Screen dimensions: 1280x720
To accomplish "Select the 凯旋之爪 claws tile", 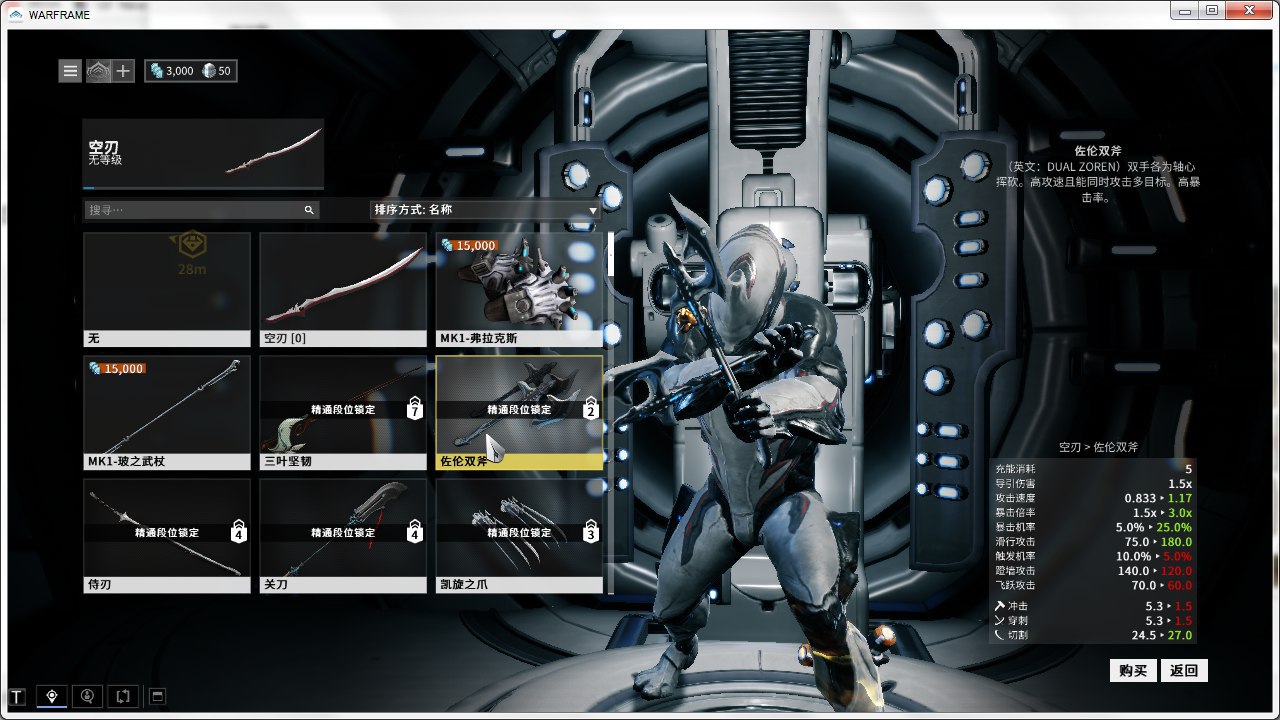I will (519, 536).
